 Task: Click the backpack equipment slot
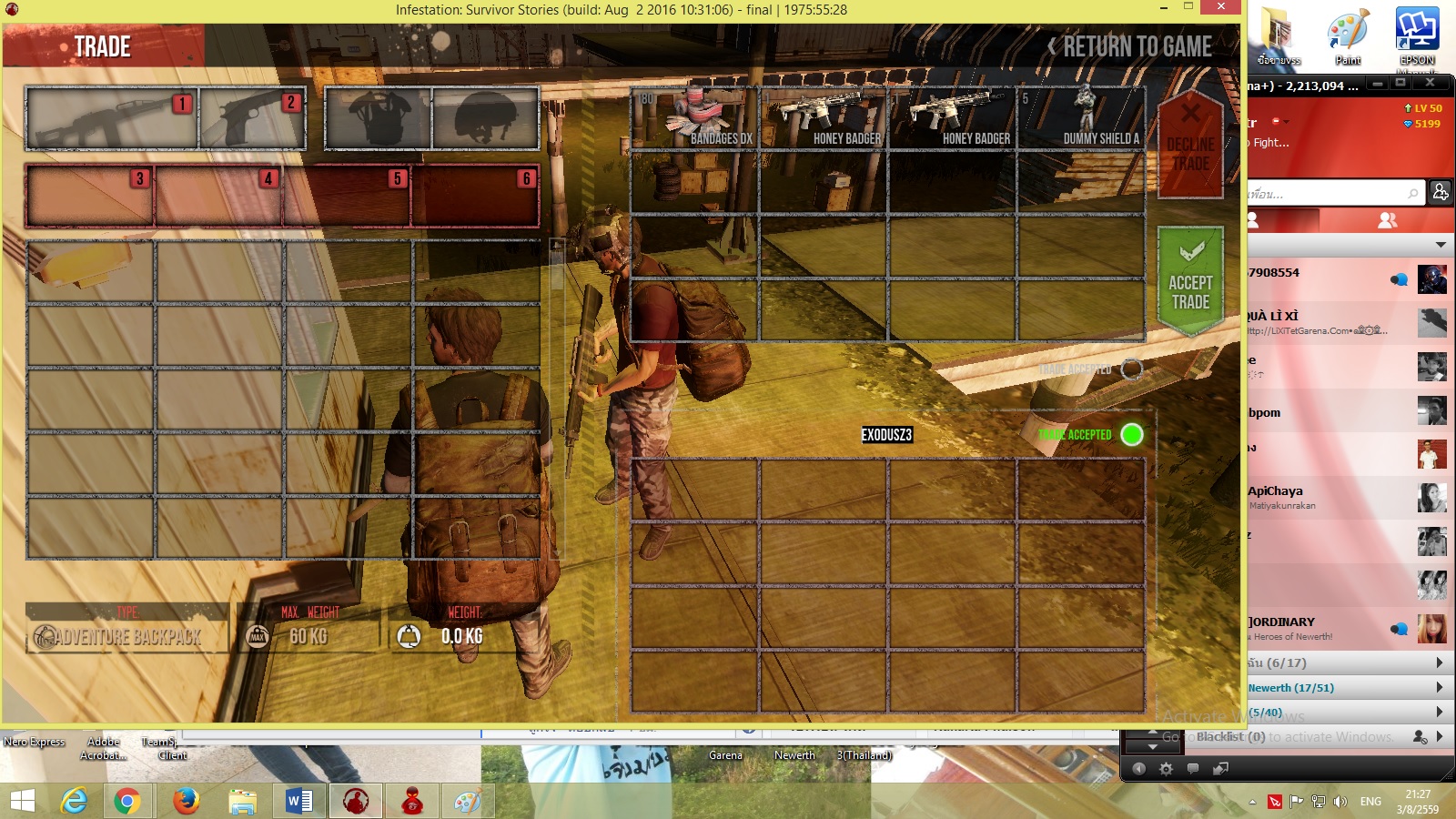[378, 118]
